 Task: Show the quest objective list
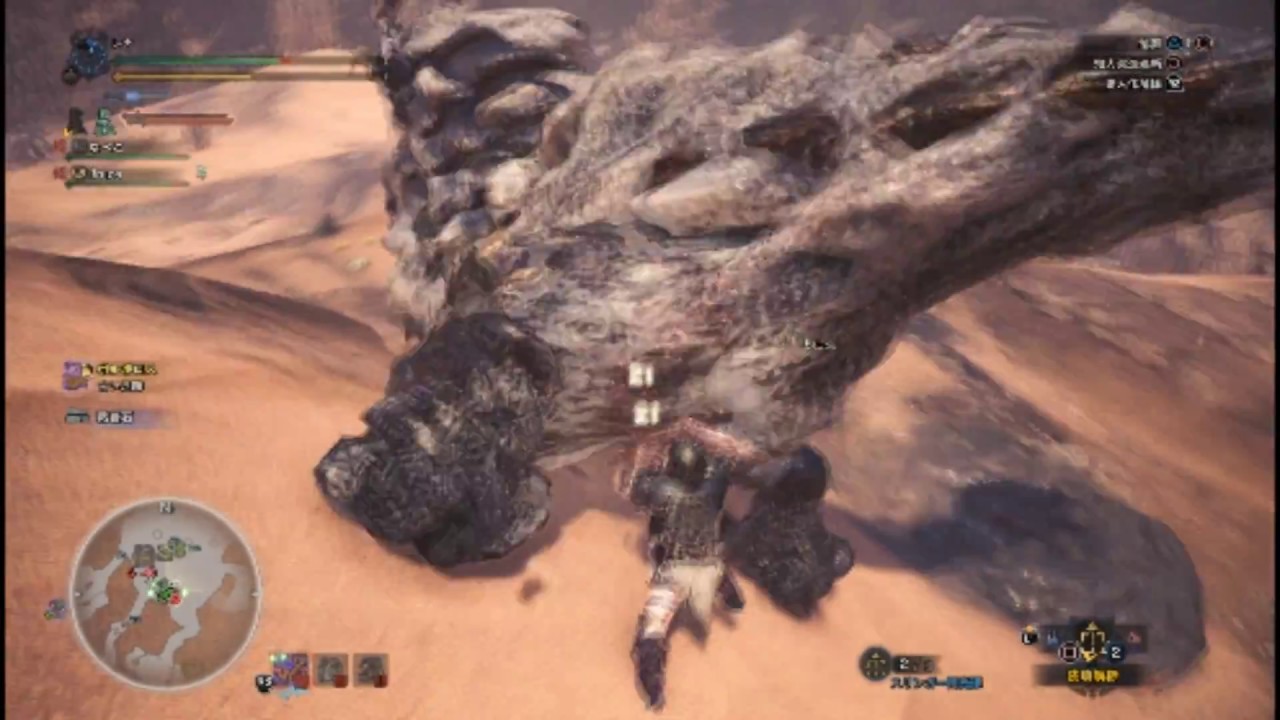[x=1145, y=62]
